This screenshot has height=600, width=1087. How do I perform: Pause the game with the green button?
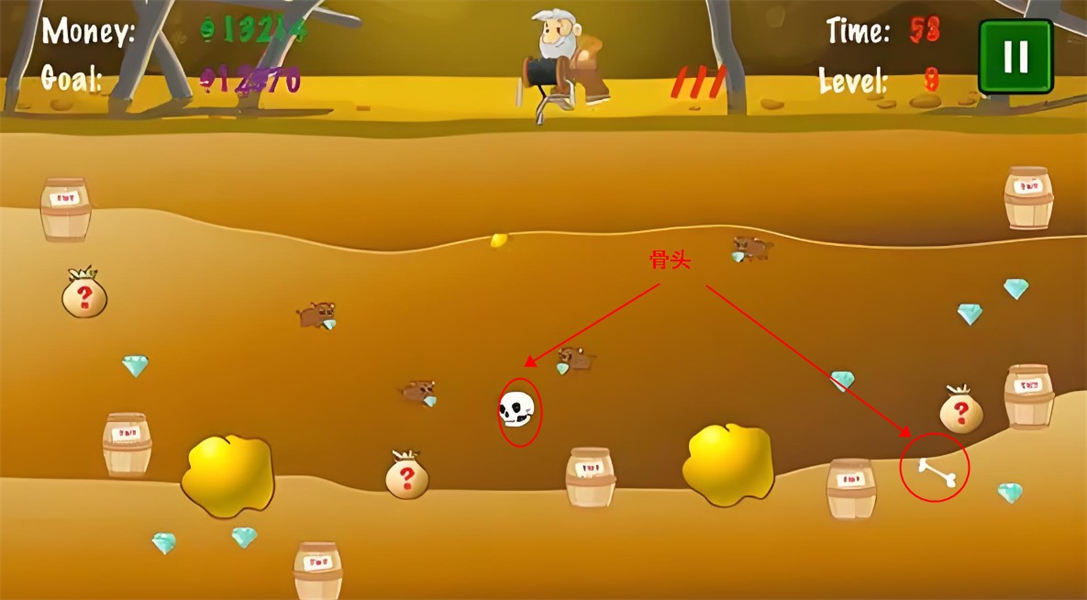click(1015, 56)
